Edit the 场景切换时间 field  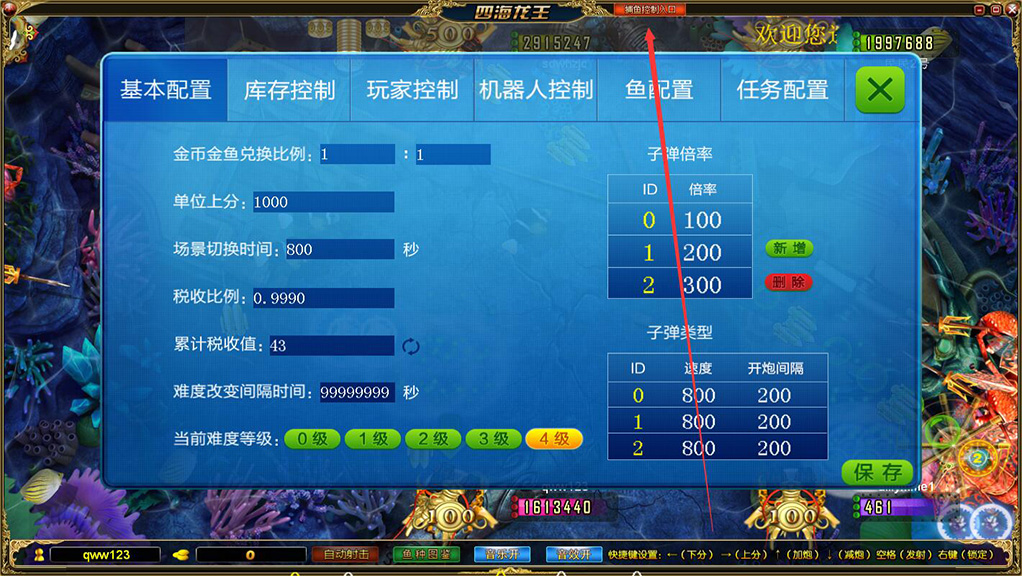[339, 250]
